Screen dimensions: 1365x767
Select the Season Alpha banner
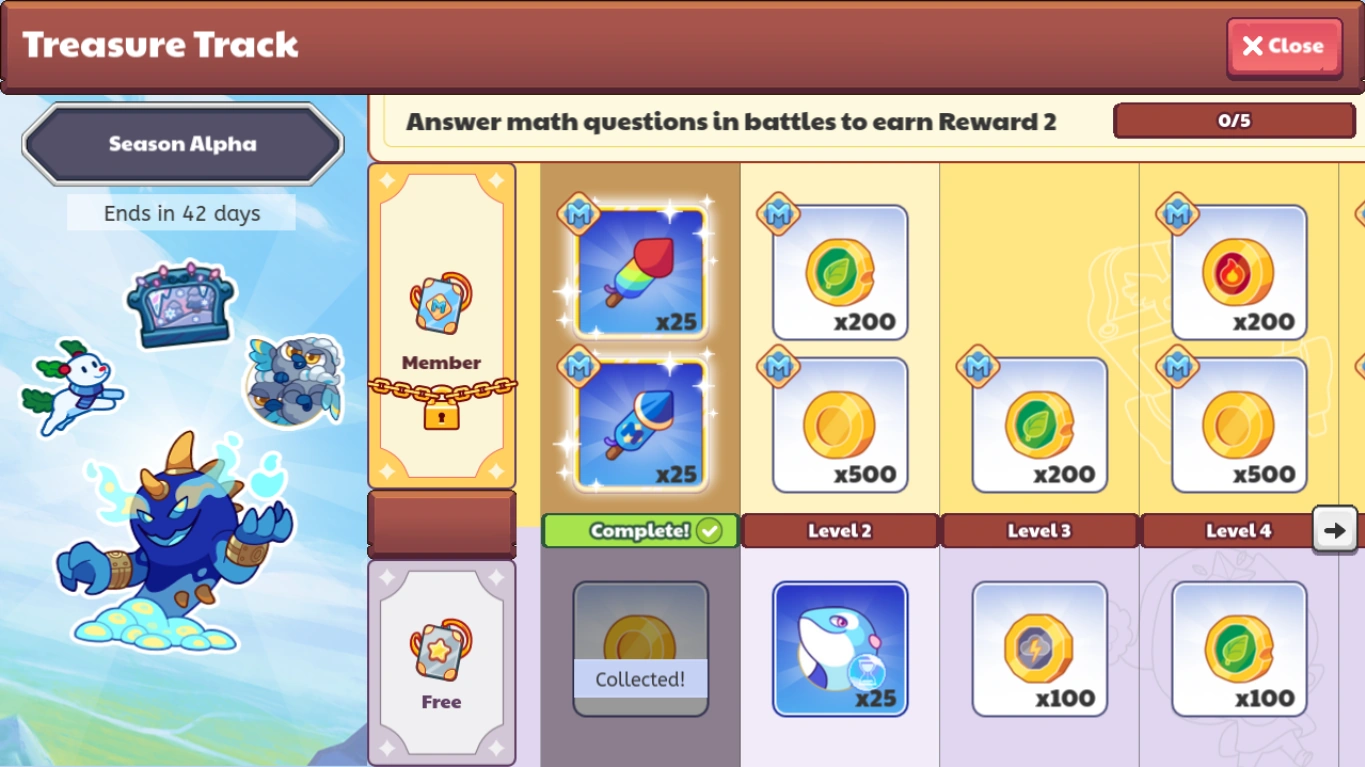click(181, 143)
